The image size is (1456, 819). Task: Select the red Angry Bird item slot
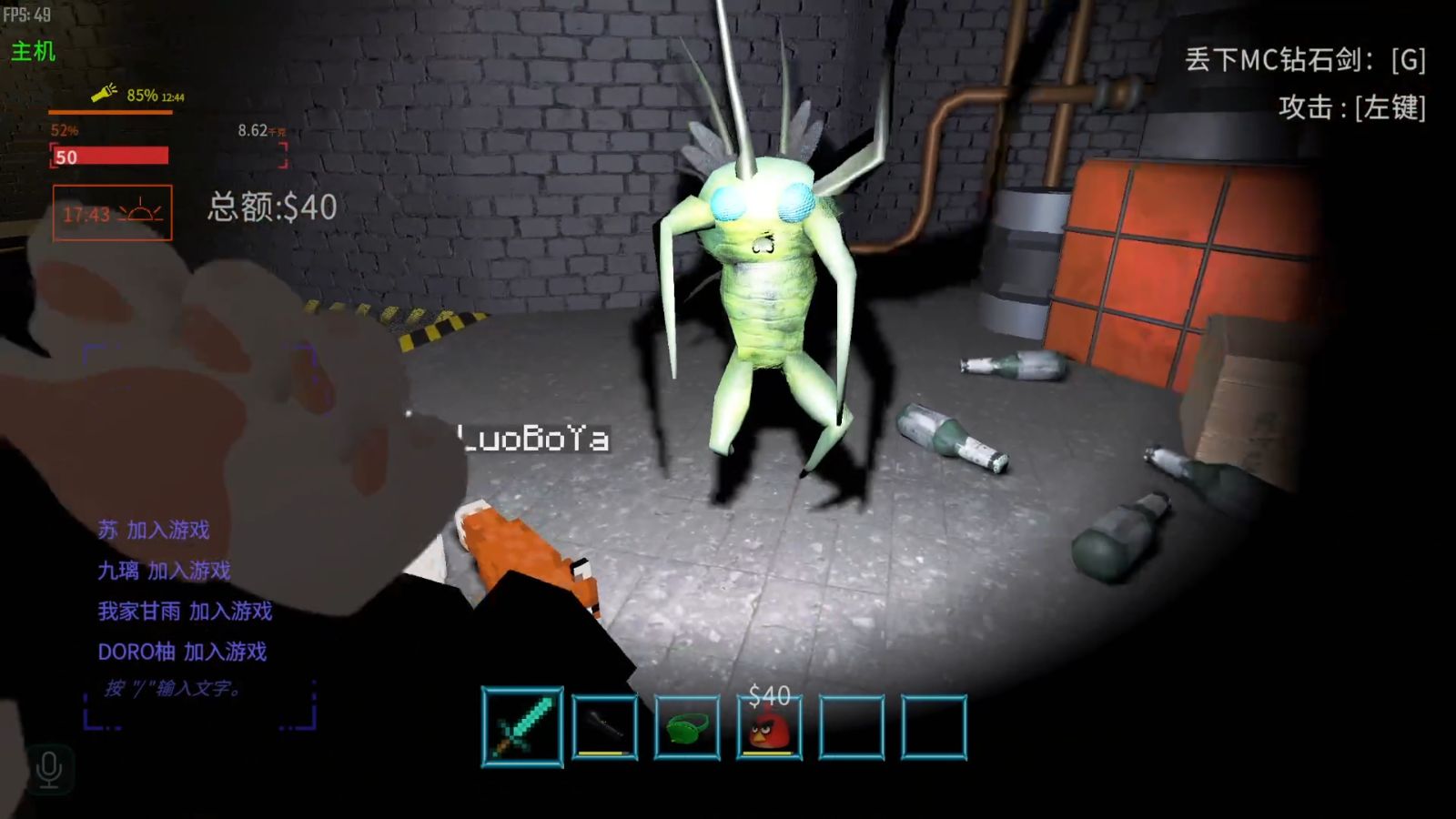pos(769,727)
